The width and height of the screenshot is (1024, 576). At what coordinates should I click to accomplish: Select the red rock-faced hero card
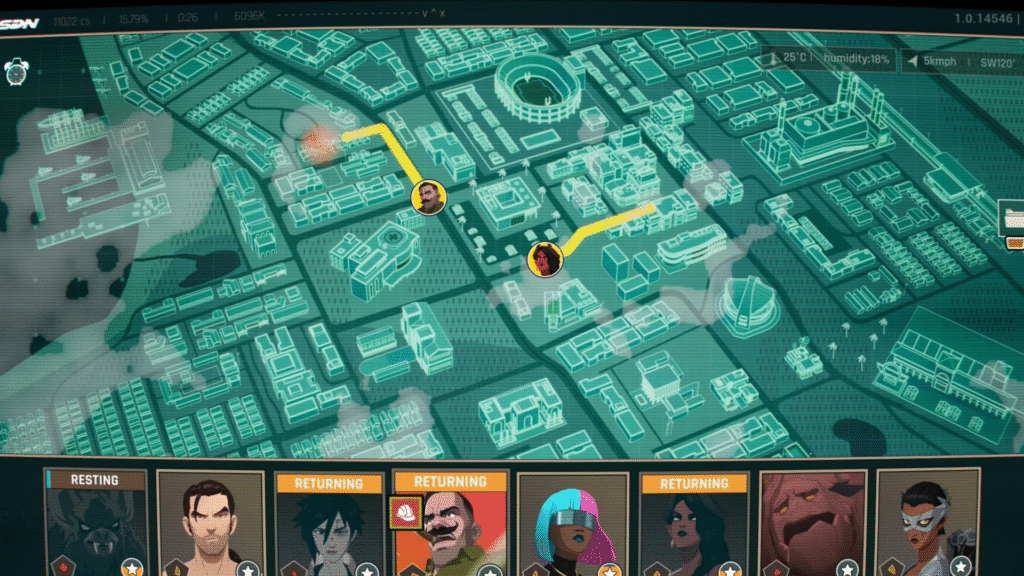812,527
